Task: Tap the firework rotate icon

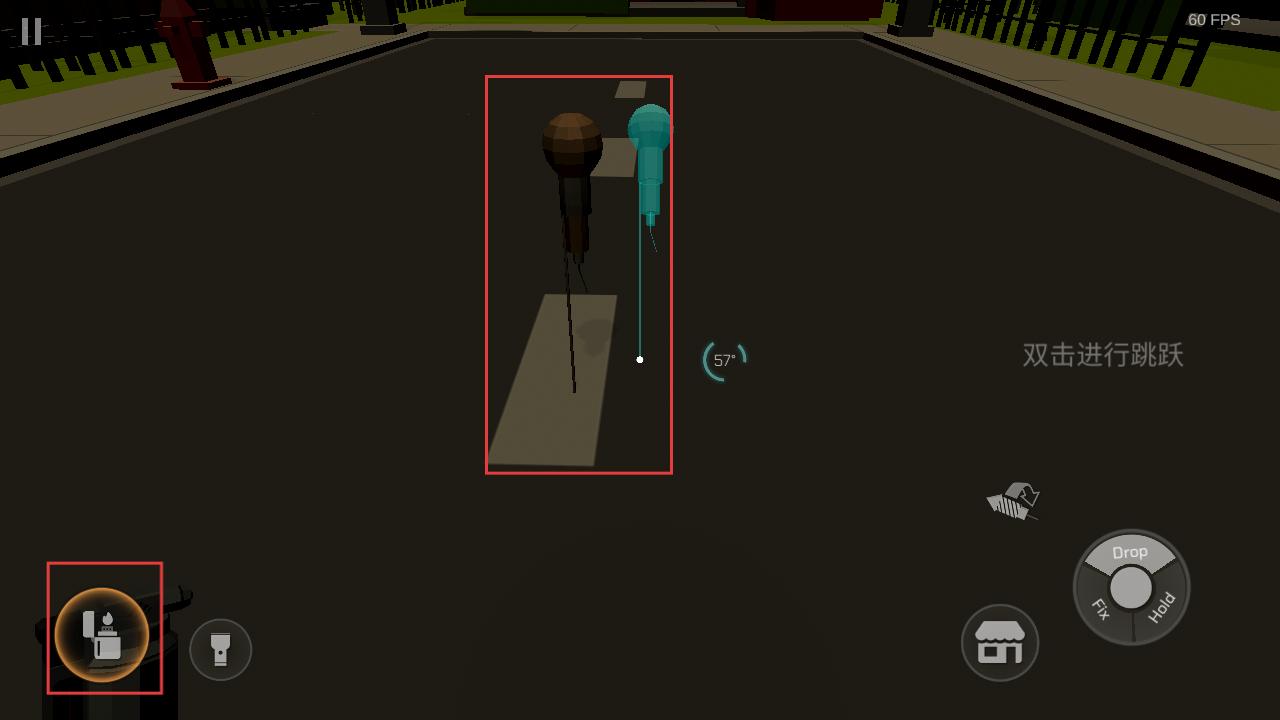Action: [x=1015, y=501]
